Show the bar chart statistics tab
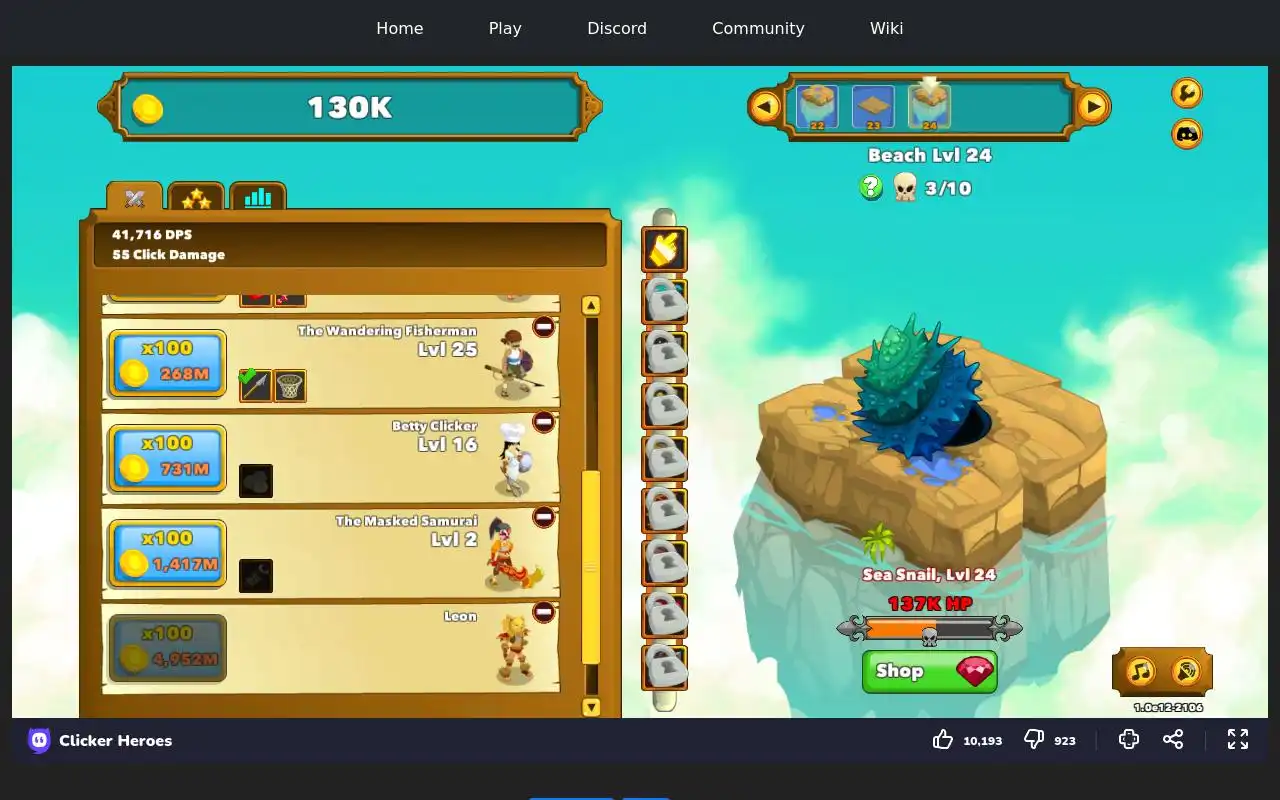1280x800 pixels. pos(258,198)
